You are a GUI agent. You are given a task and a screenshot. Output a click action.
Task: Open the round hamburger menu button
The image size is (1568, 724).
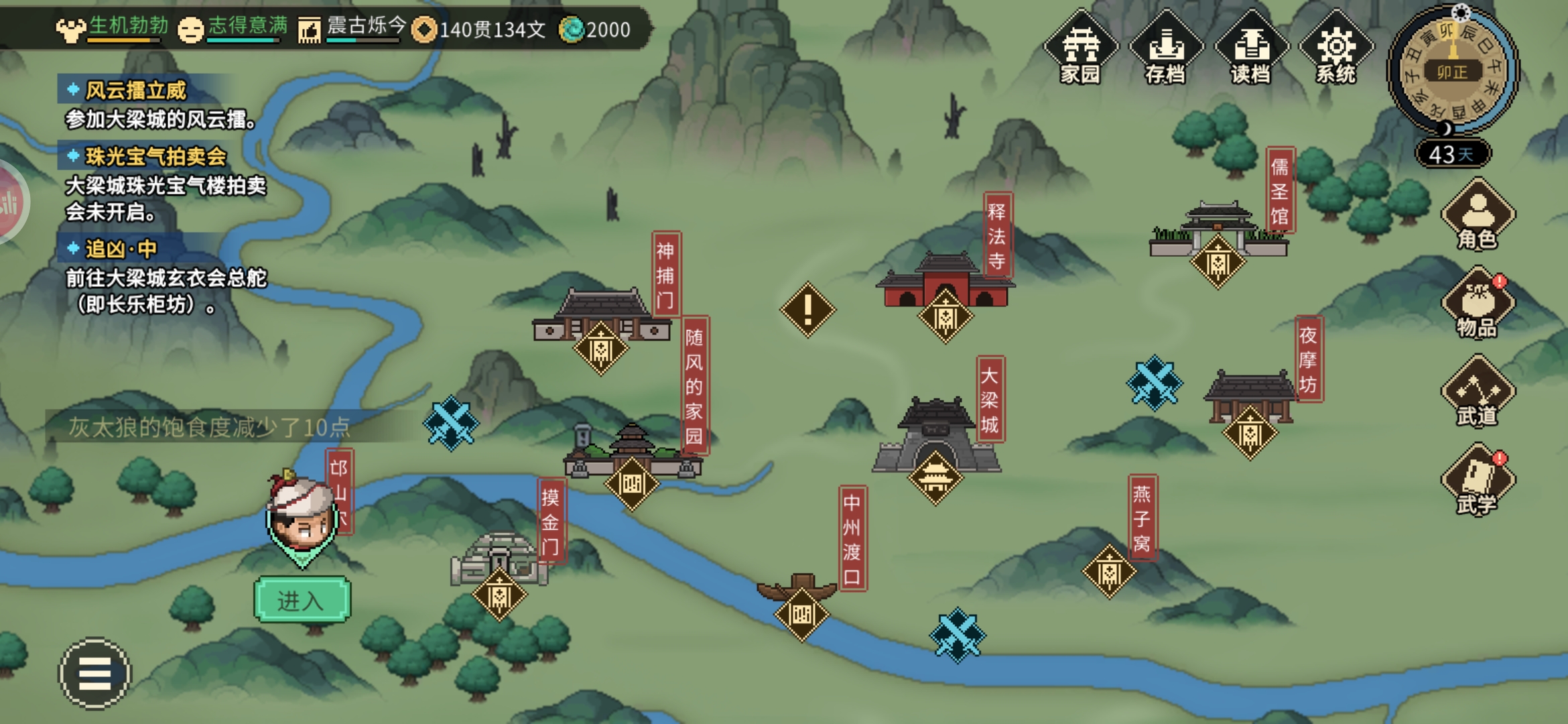coord(95,673)
